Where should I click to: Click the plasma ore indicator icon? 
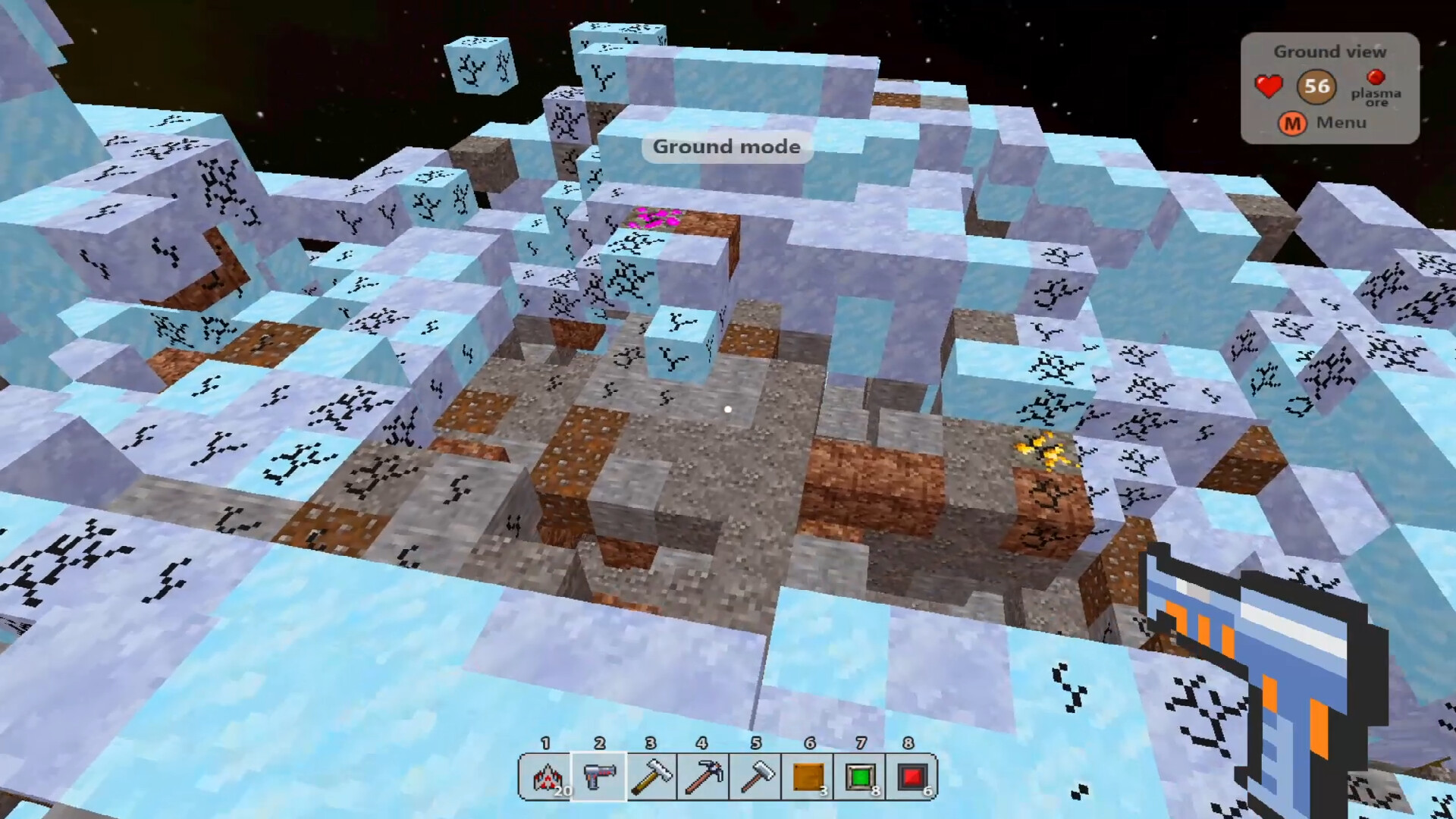pyautogui.click(x=1376, y=77)
